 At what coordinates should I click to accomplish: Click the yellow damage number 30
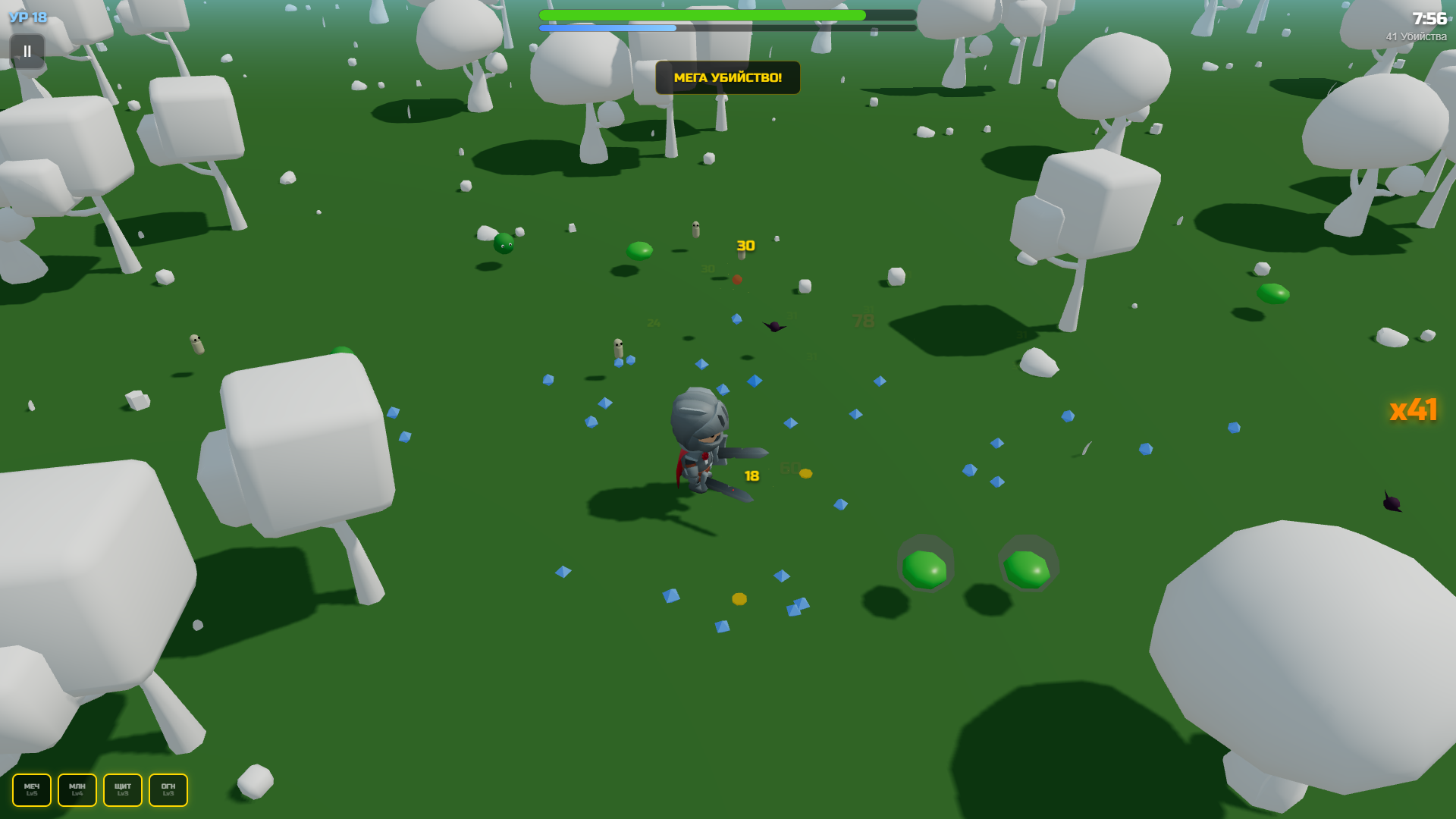point(744,246)
